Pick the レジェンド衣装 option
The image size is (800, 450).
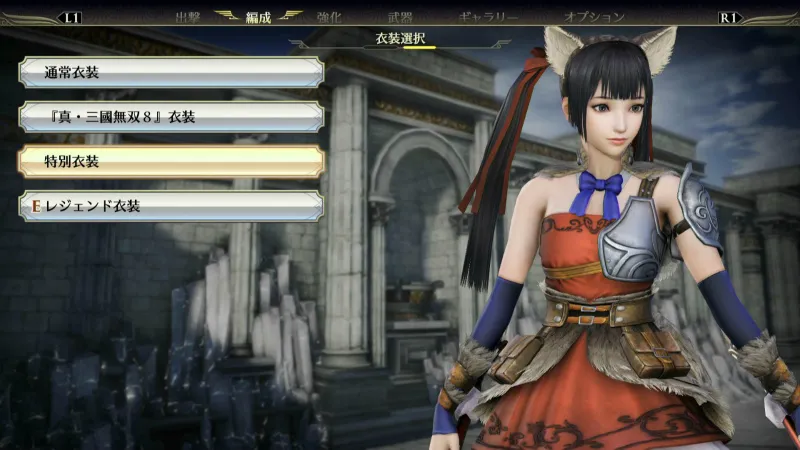click(x=170, y=206)
